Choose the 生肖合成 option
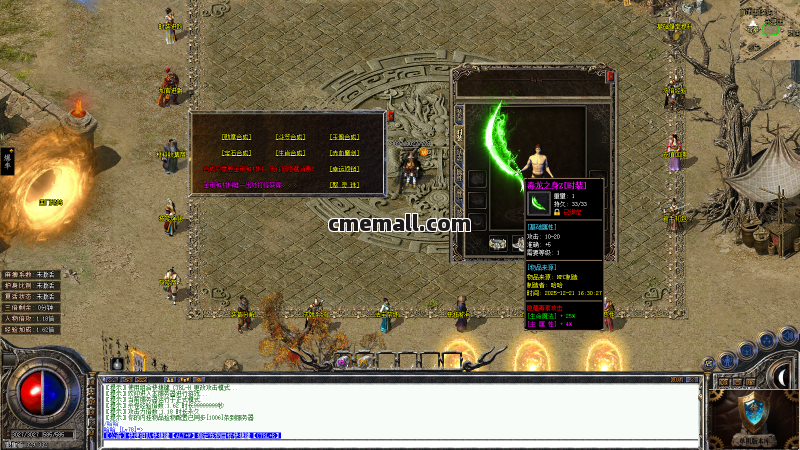The image size is (800, 450). tap(290, 153)
